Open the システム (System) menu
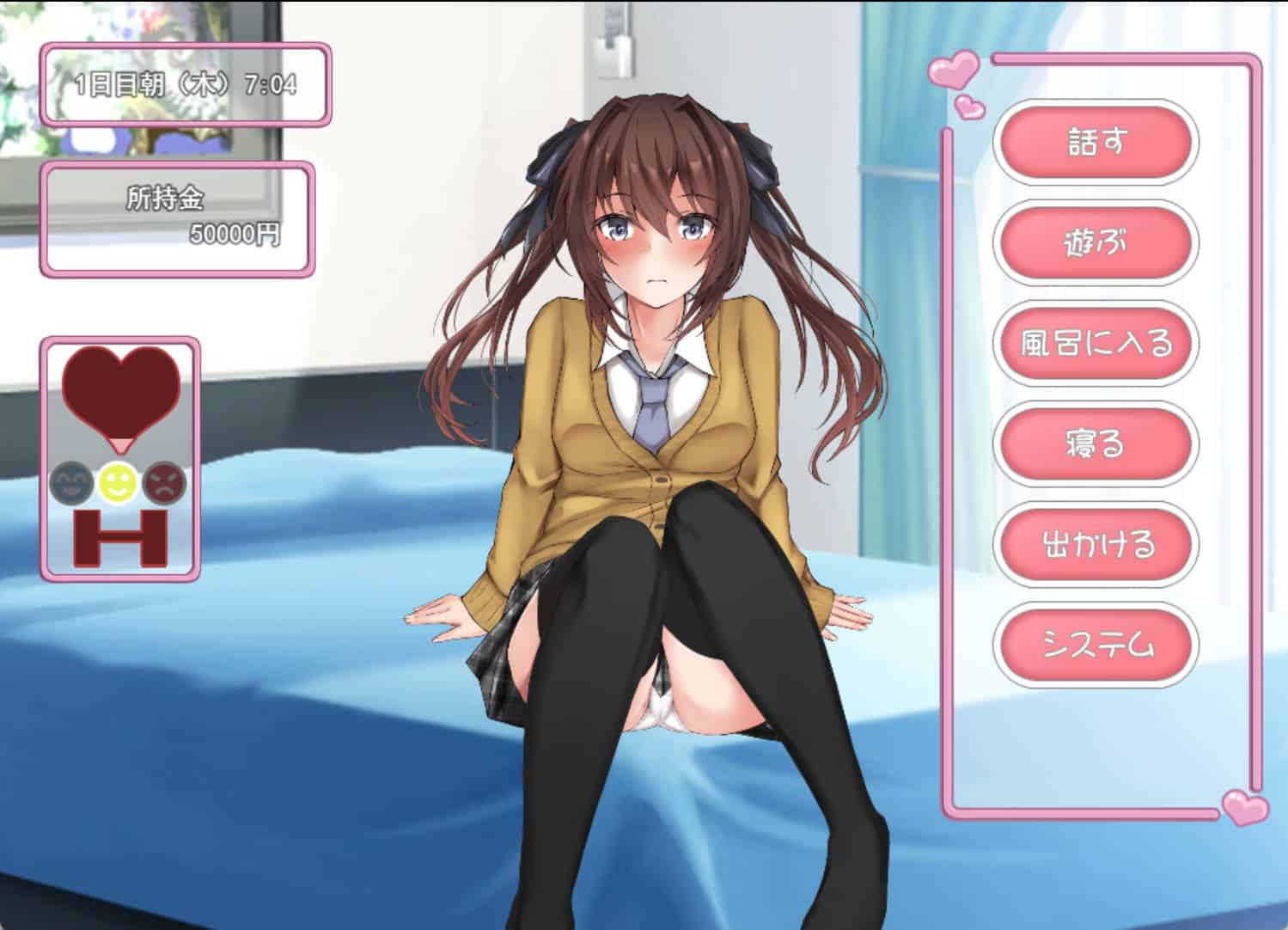The image size is (1288, 930). click(1096, 645)
